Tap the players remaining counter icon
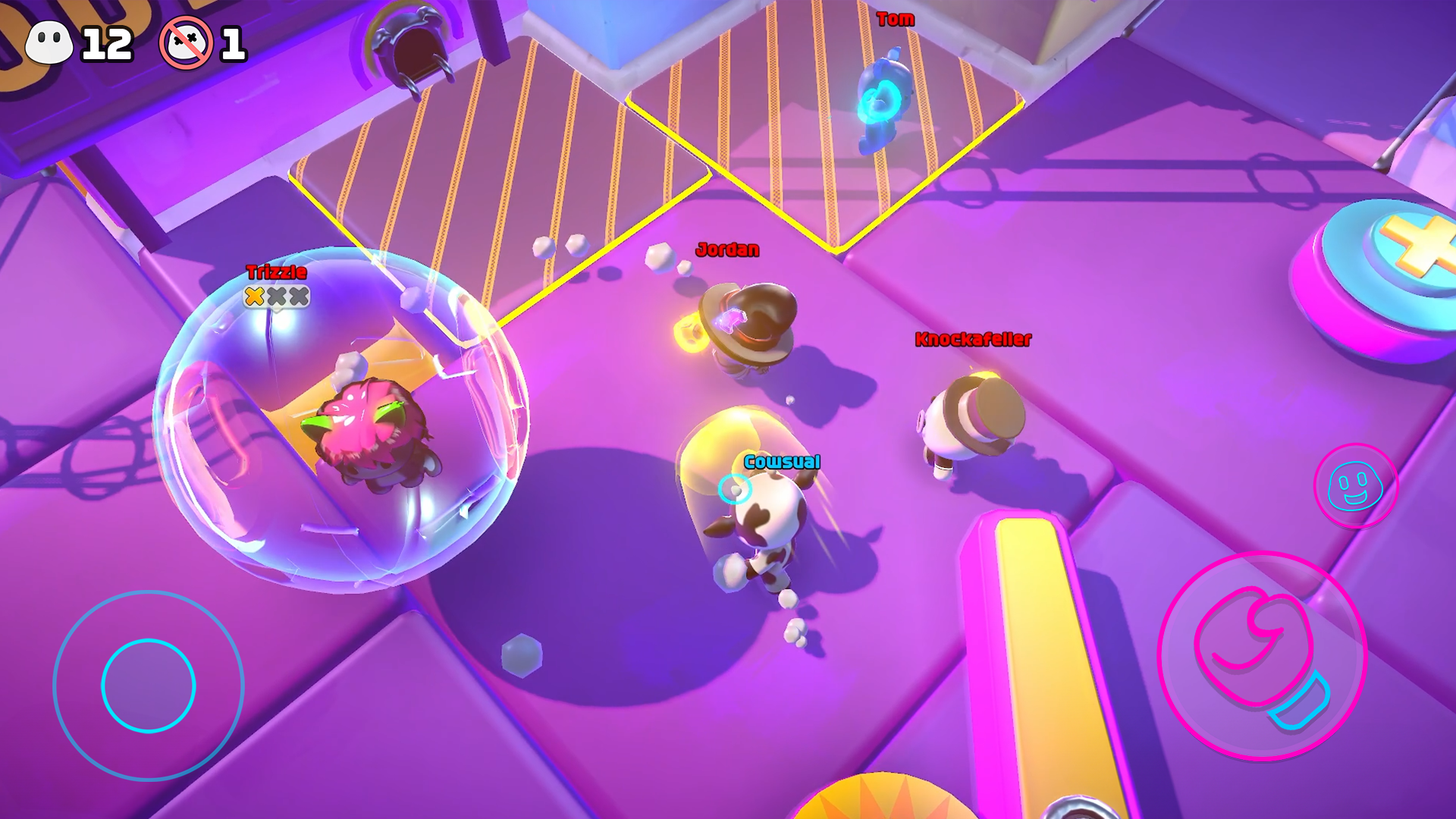This screenshot has width=1456, height=819. (49, 42)
